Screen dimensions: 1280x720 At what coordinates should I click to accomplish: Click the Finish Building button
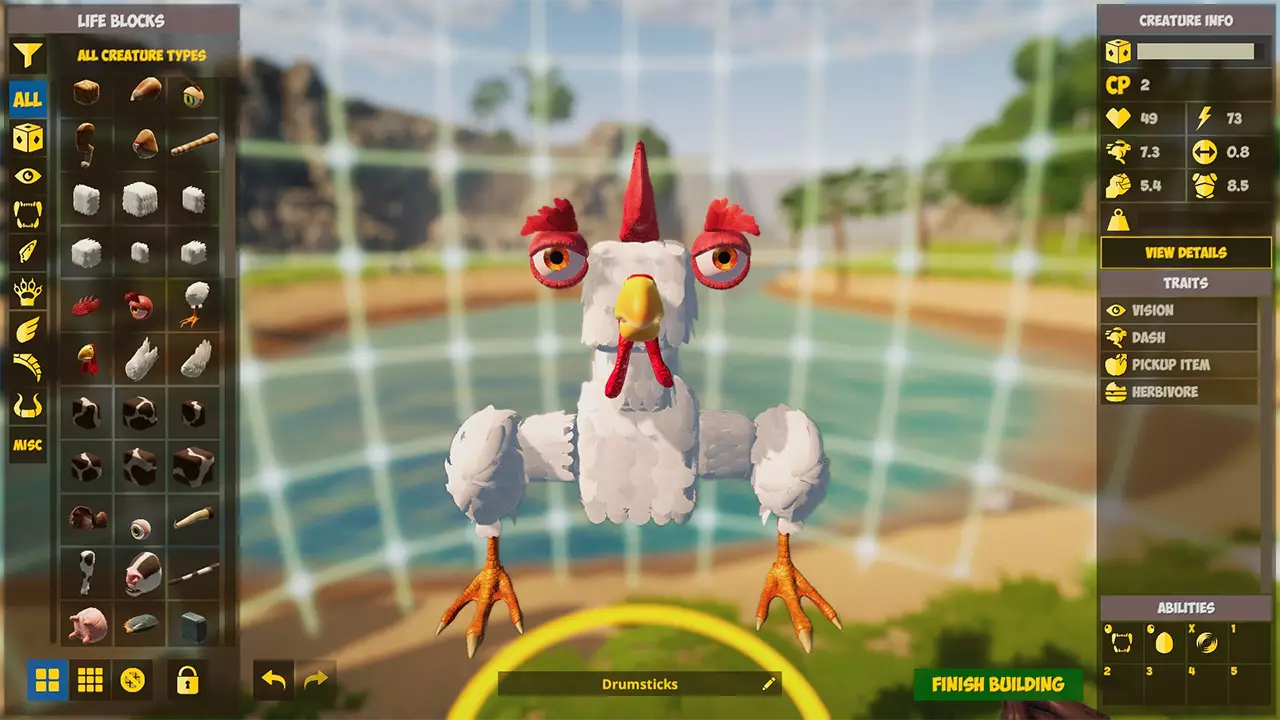click(997, 684)
